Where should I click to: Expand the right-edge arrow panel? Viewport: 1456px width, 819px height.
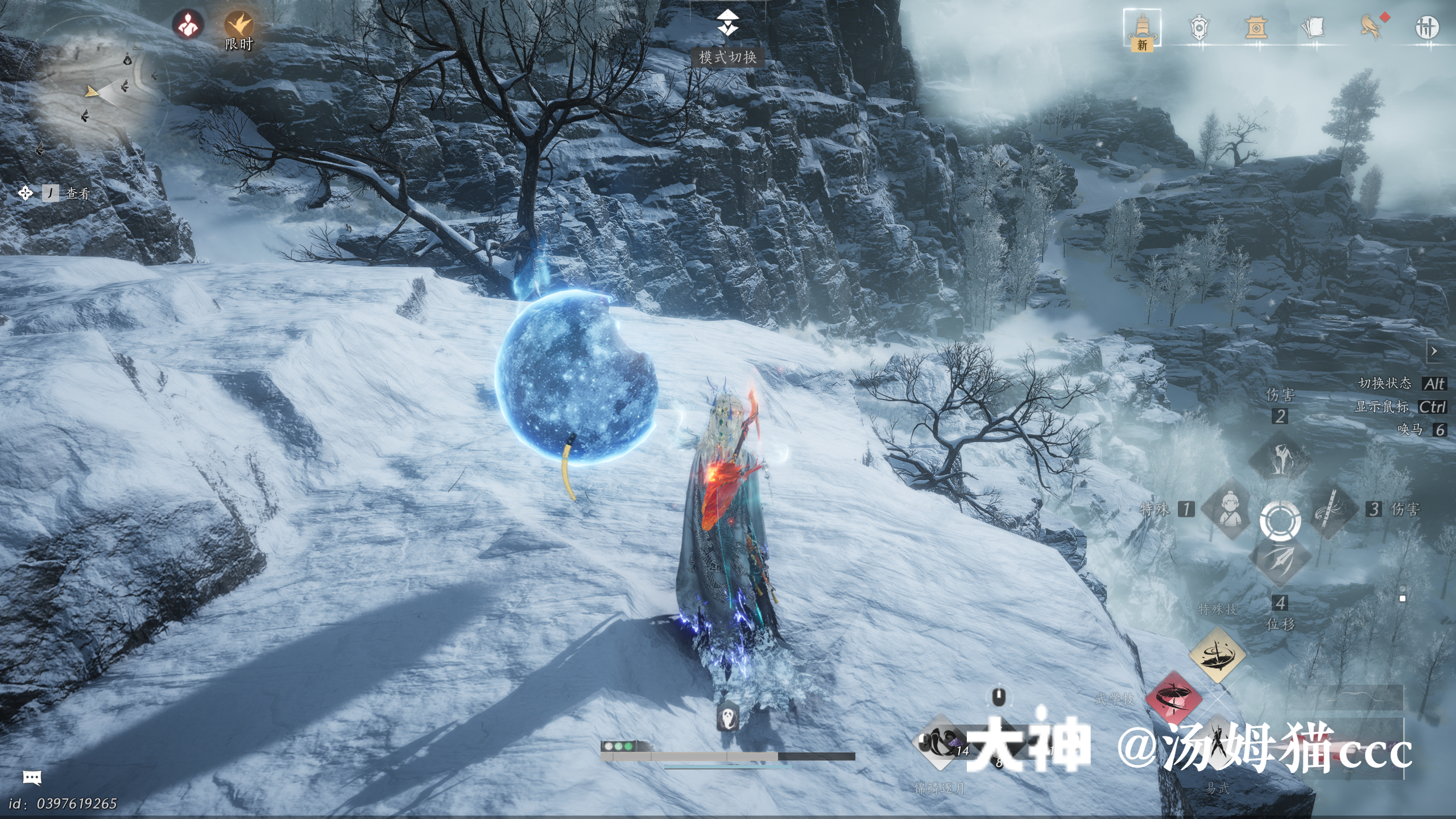point(1434,351)
